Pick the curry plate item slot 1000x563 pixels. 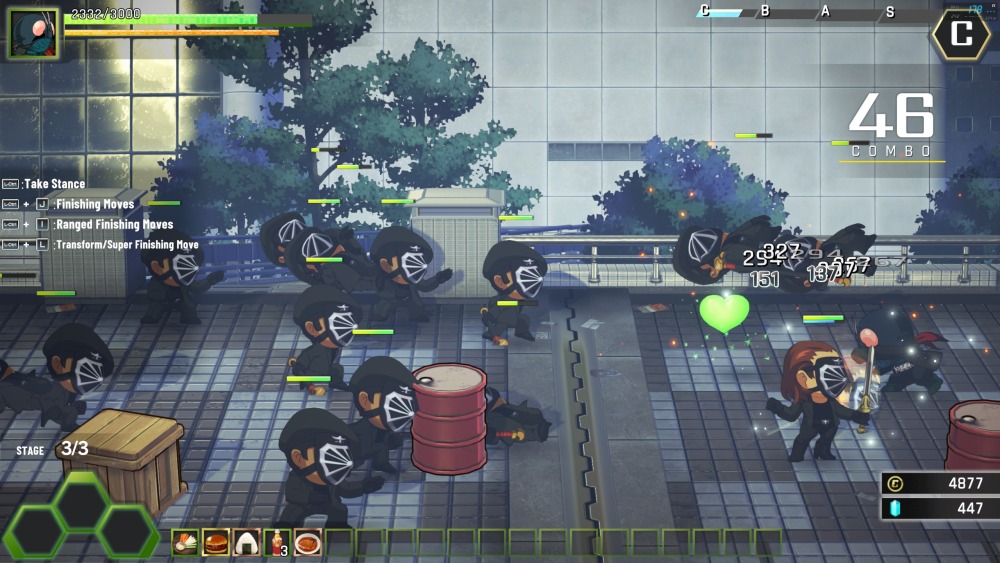tap(308, 543)
